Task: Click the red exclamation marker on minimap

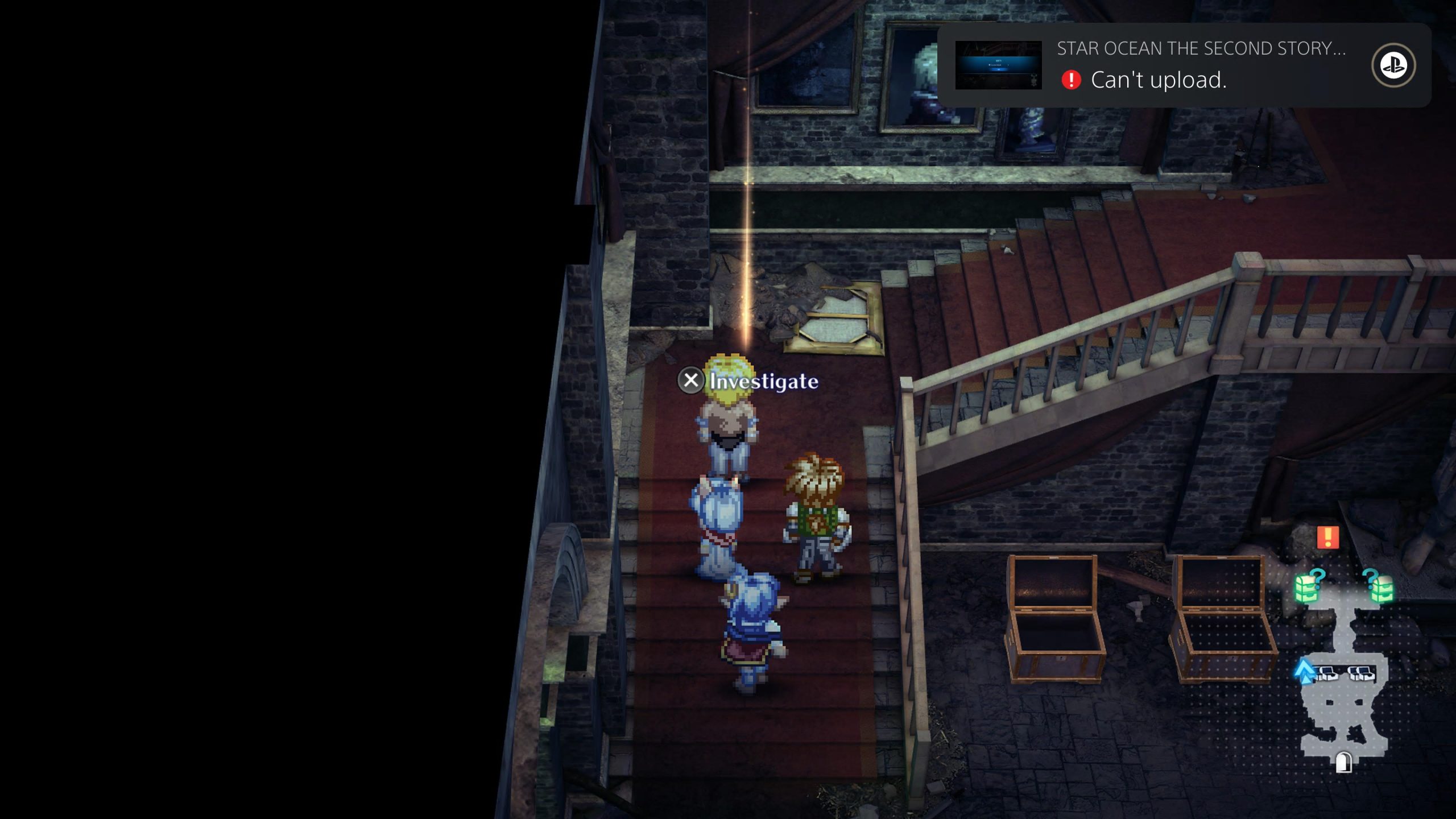Action: tap(1327, 537)
